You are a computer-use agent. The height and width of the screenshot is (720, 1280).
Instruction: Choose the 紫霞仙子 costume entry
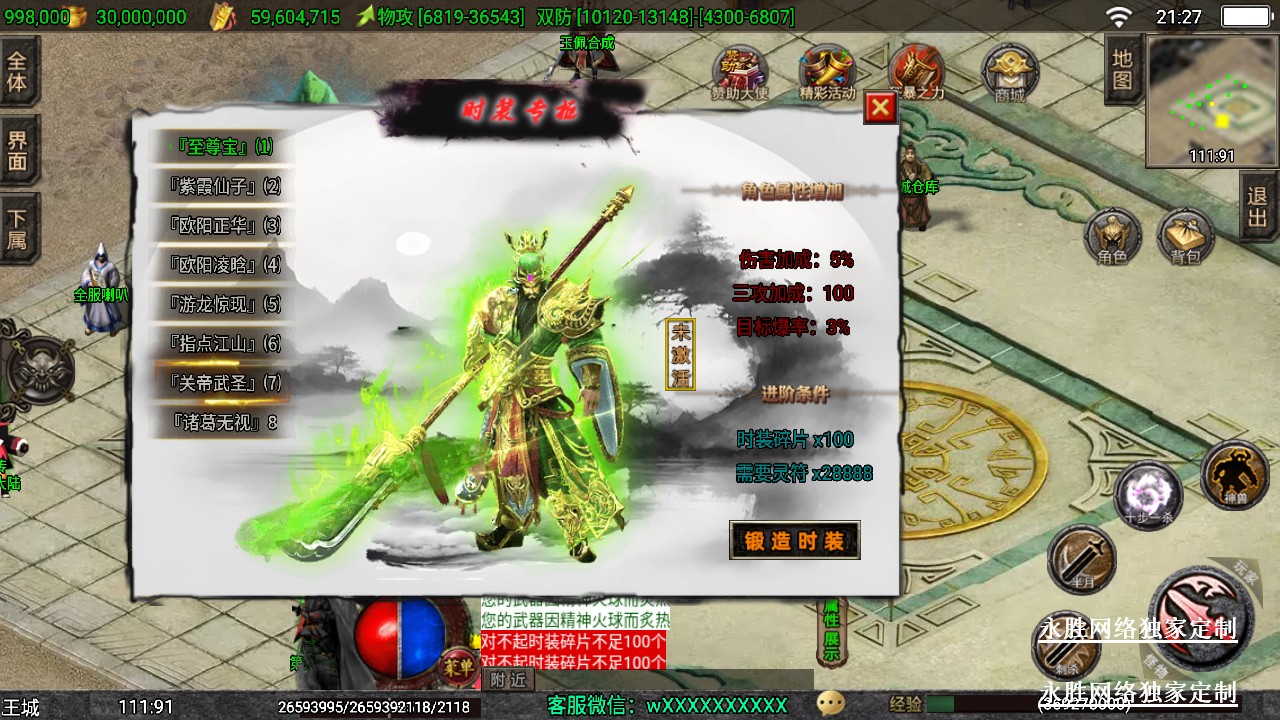point(224,186)
